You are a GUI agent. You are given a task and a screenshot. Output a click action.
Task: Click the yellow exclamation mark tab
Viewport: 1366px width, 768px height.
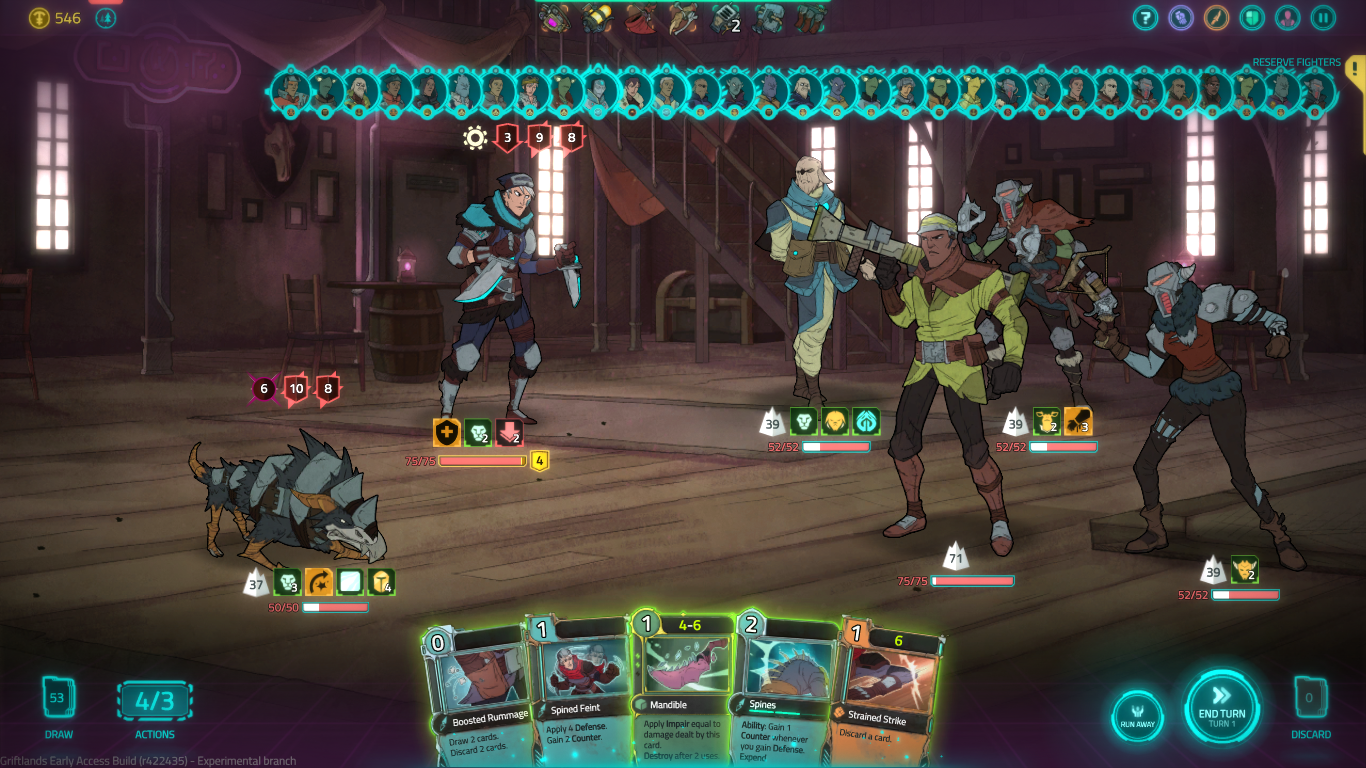pyautogui.click(x=1356, y=68)
